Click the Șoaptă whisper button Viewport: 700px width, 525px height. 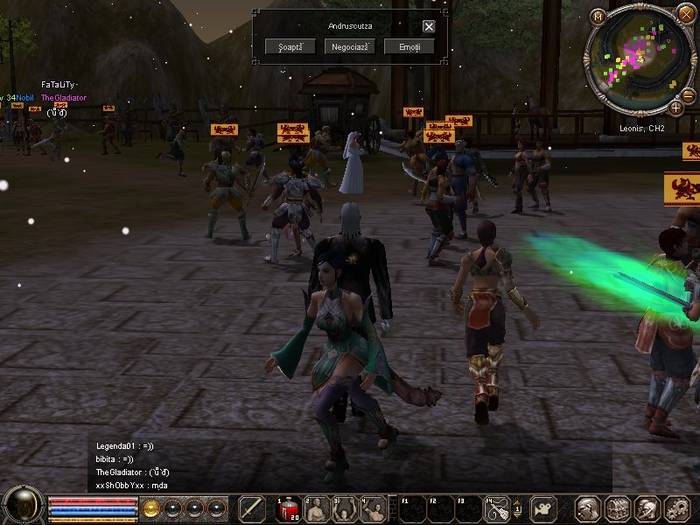tap(292, 47)
